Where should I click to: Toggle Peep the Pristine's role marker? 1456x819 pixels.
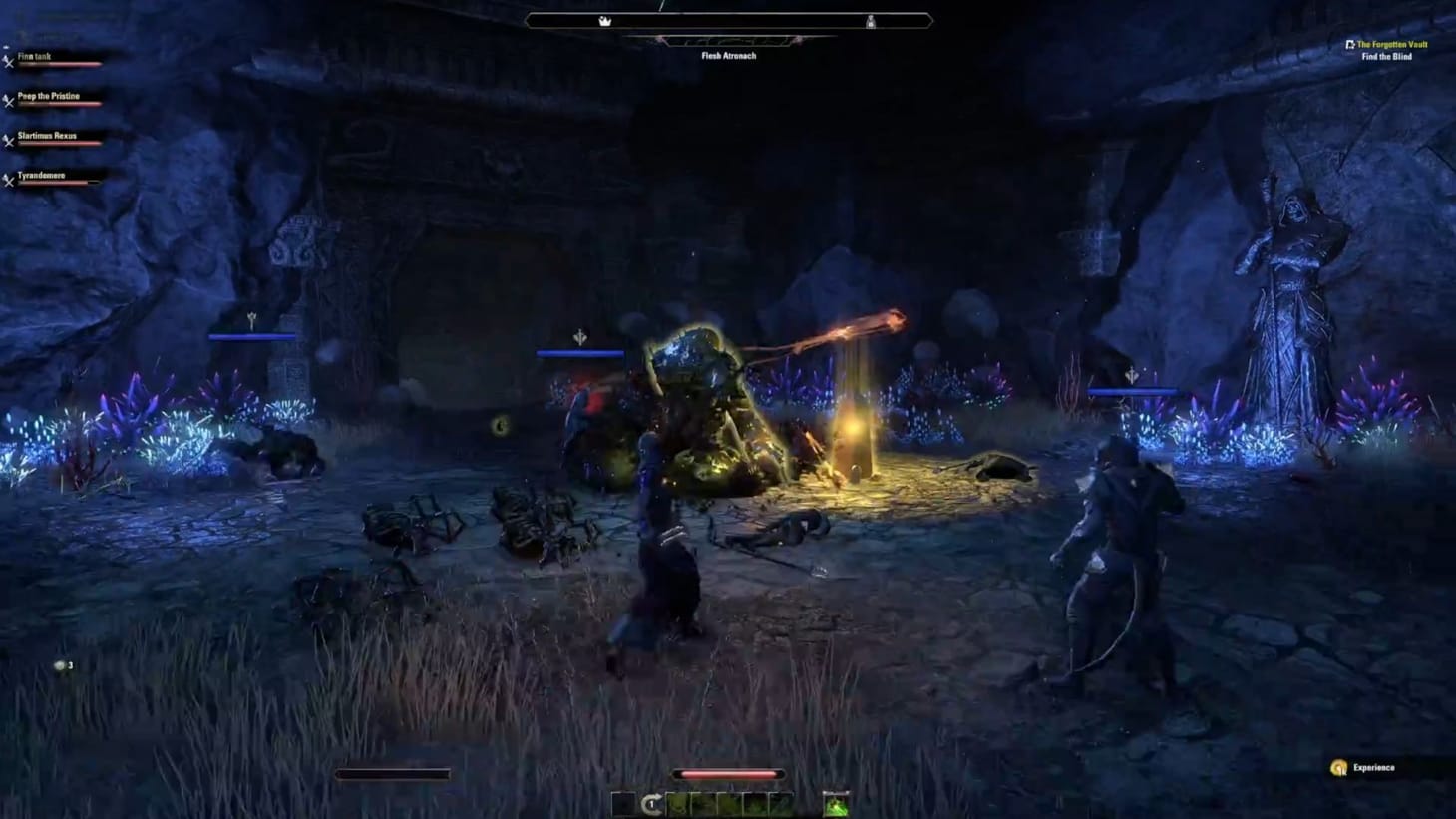pyautogui.click(x=7, y=101)
